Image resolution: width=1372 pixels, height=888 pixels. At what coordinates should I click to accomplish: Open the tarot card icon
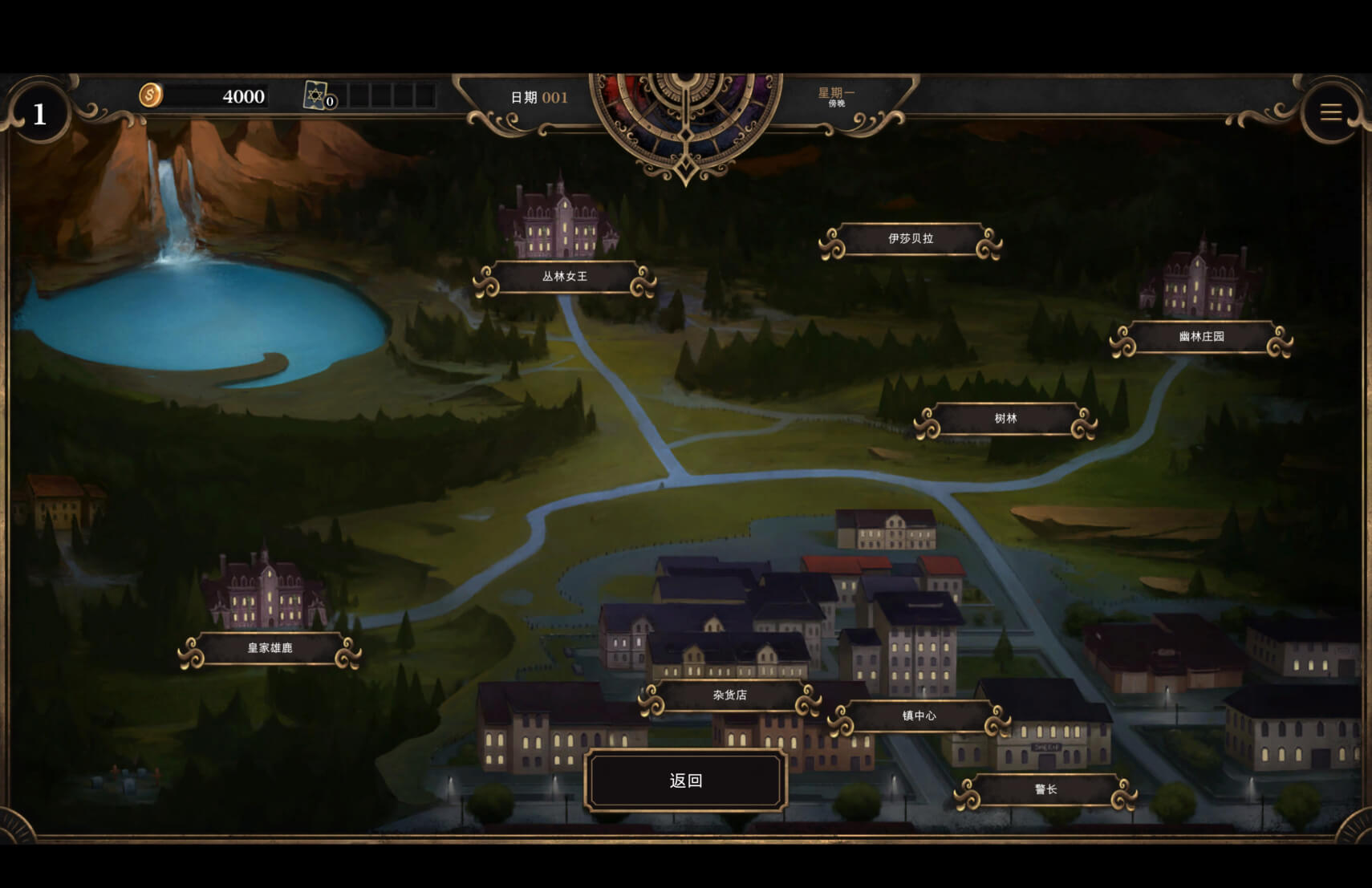pyautogui.click(x=317, y=96)
